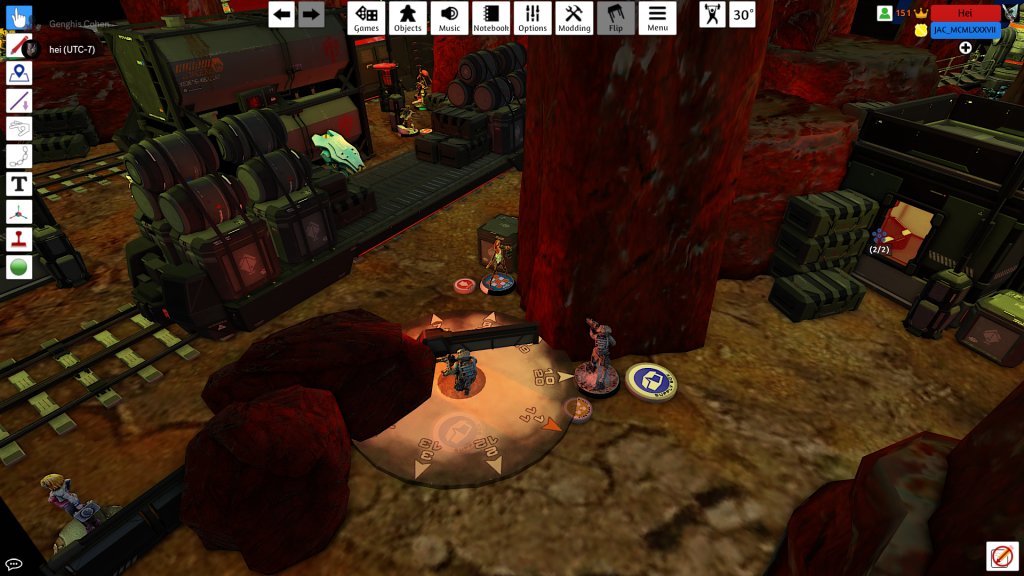Undo with the left arrow button
Screen dimensions: 1024x576
click(282, 15)
